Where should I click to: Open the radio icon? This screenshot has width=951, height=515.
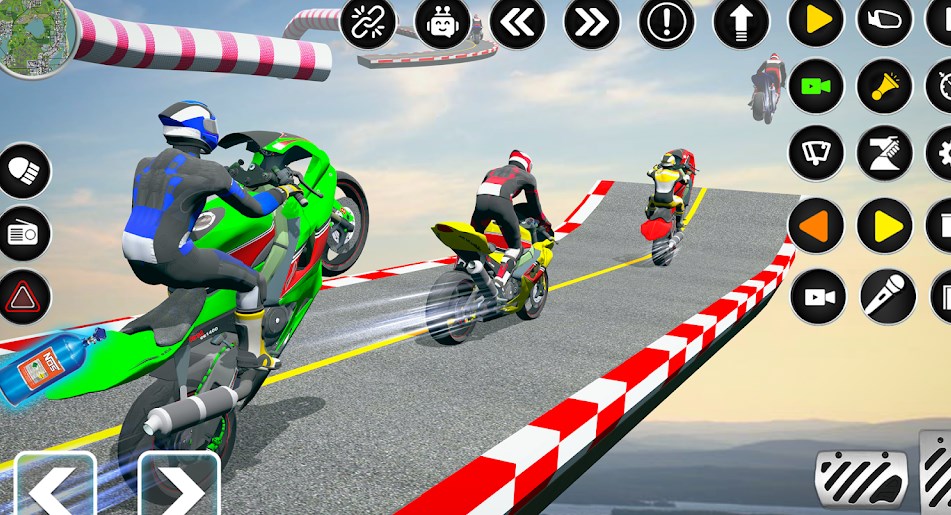click(x=22, y=234)
